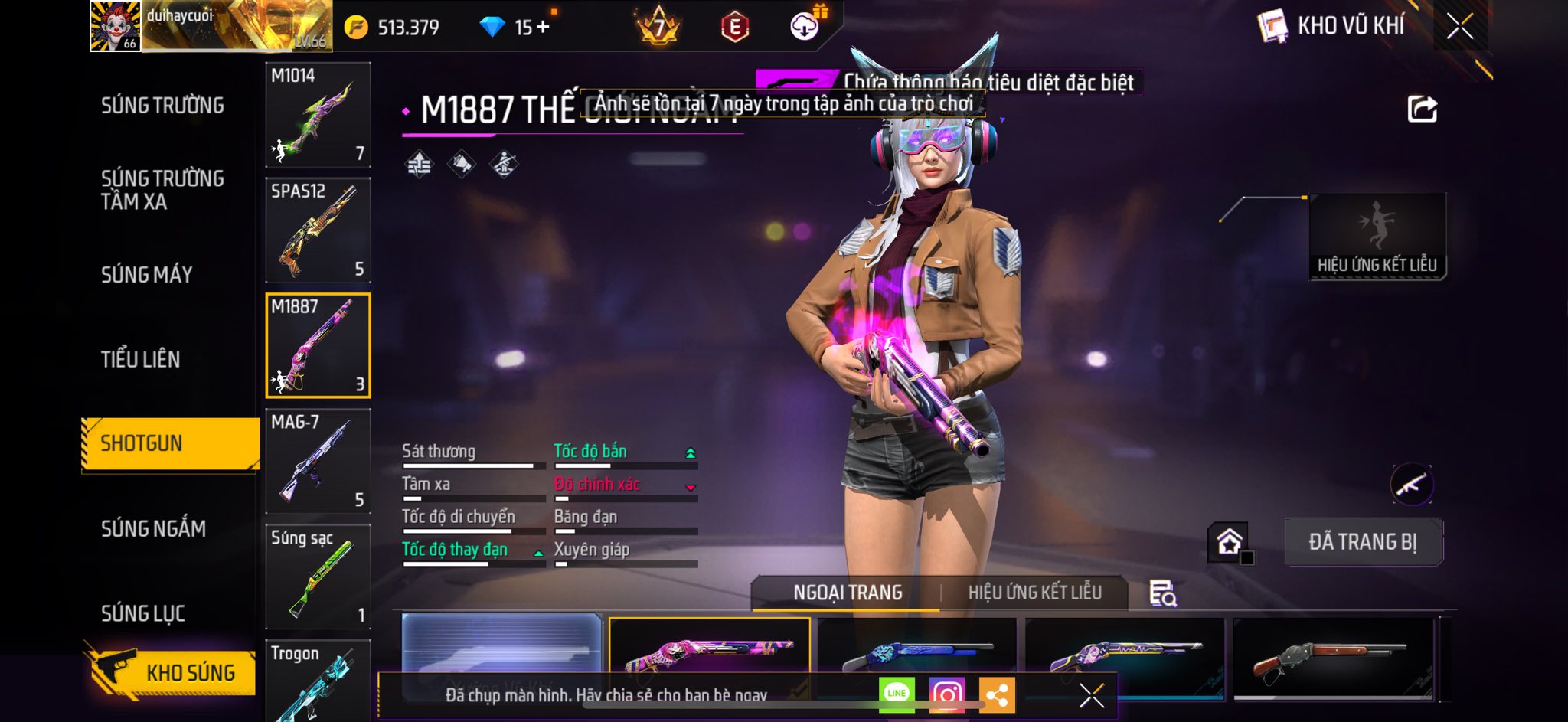Add more diamonds with plus button
Image resolution: width=1568 pixels, height=722 pixels.
tap(543, 28)
